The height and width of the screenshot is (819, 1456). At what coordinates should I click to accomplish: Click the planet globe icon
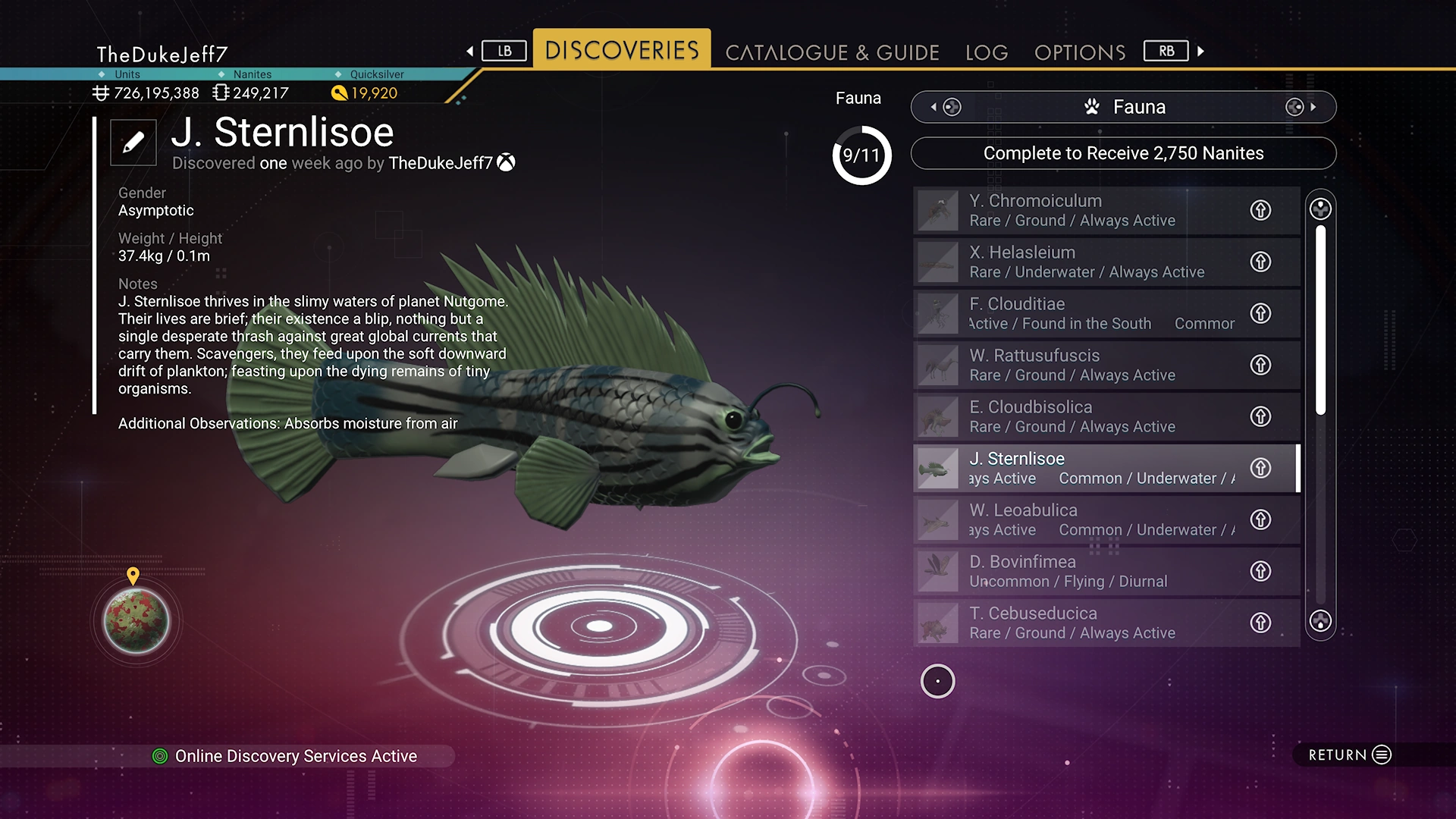[x=136, y=621]
